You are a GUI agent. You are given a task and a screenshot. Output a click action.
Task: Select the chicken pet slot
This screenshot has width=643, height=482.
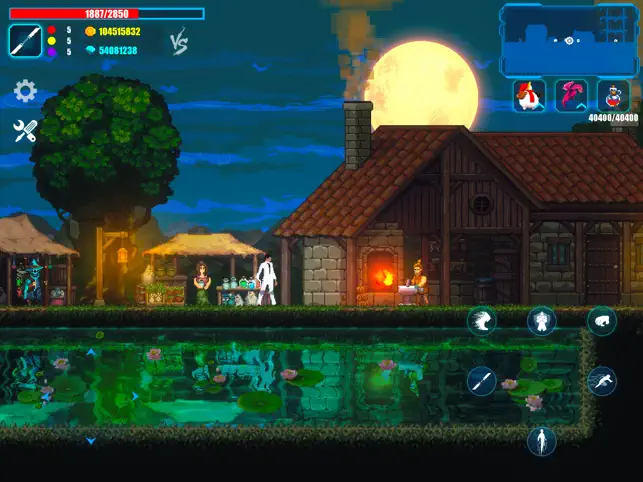529,96
